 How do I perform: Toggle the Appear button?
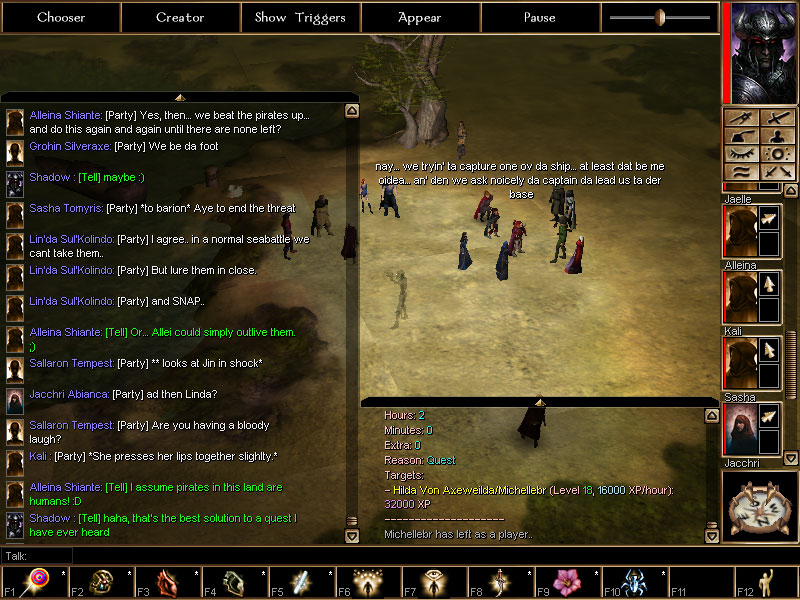(x=420, y=17)
